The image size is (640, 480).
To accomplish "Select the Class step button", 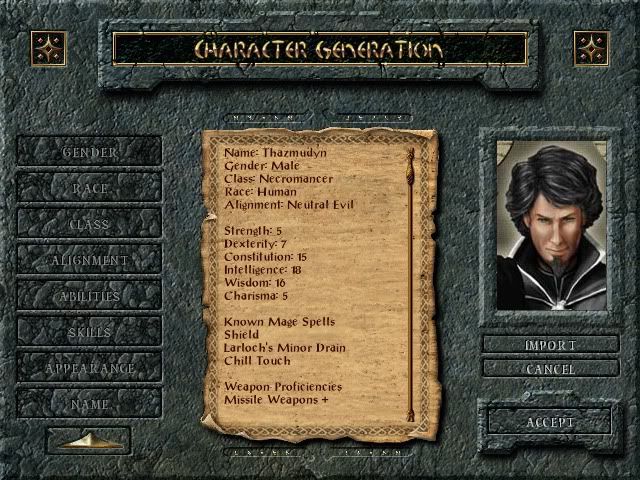I will click(89, 224).
